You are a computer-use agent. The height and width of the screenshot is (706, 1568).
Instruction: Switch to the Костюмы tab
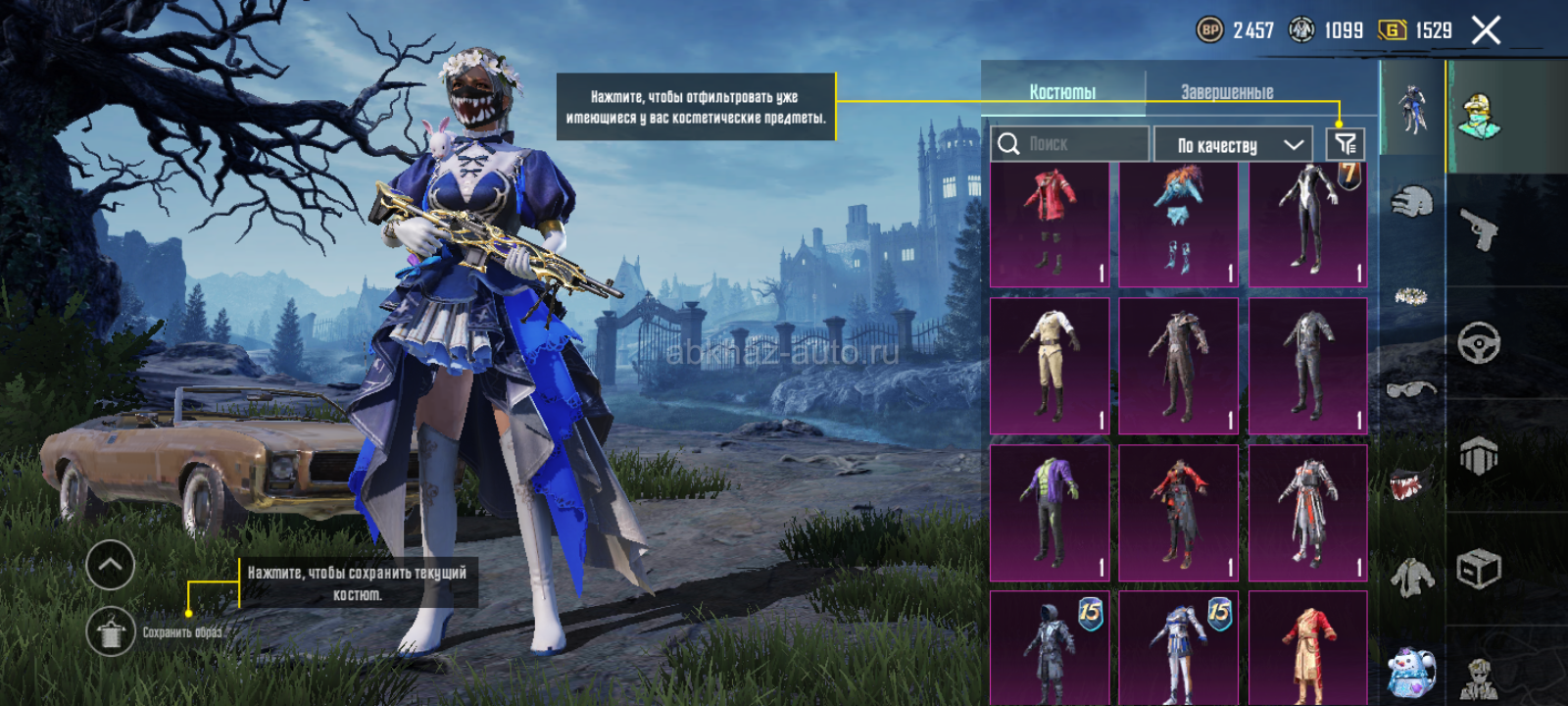pos(1062,91)
